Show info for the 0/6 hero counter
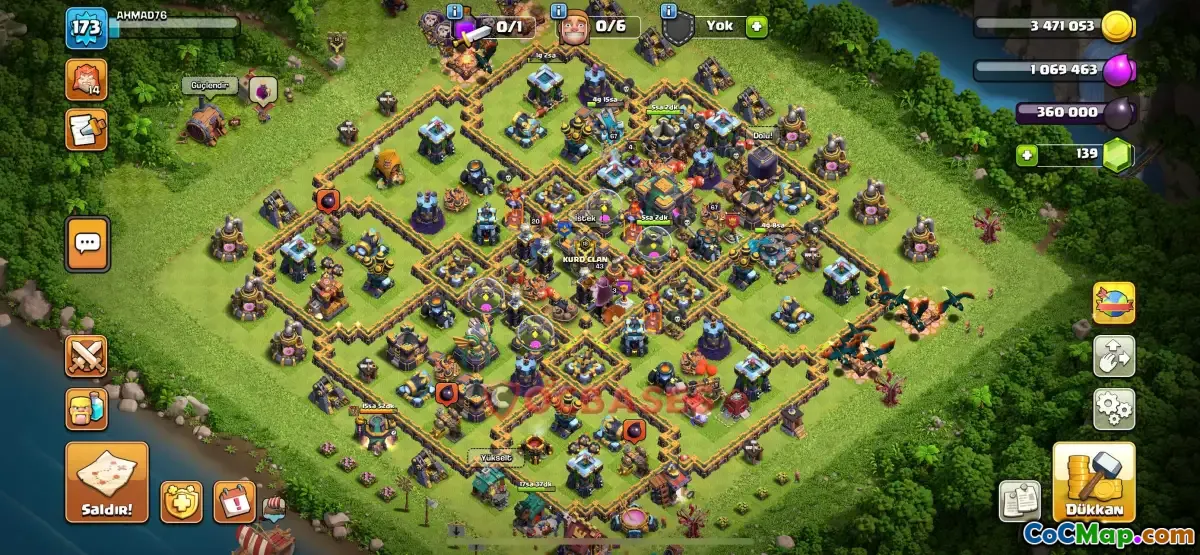 click(x=569, y=10)
